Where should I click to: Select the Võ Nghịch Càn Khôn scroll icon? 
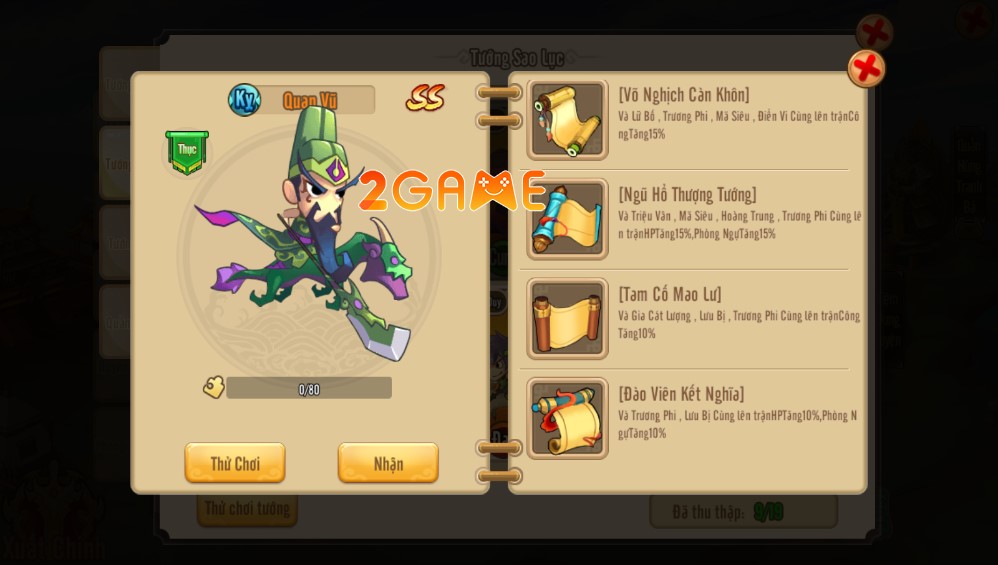567,120
